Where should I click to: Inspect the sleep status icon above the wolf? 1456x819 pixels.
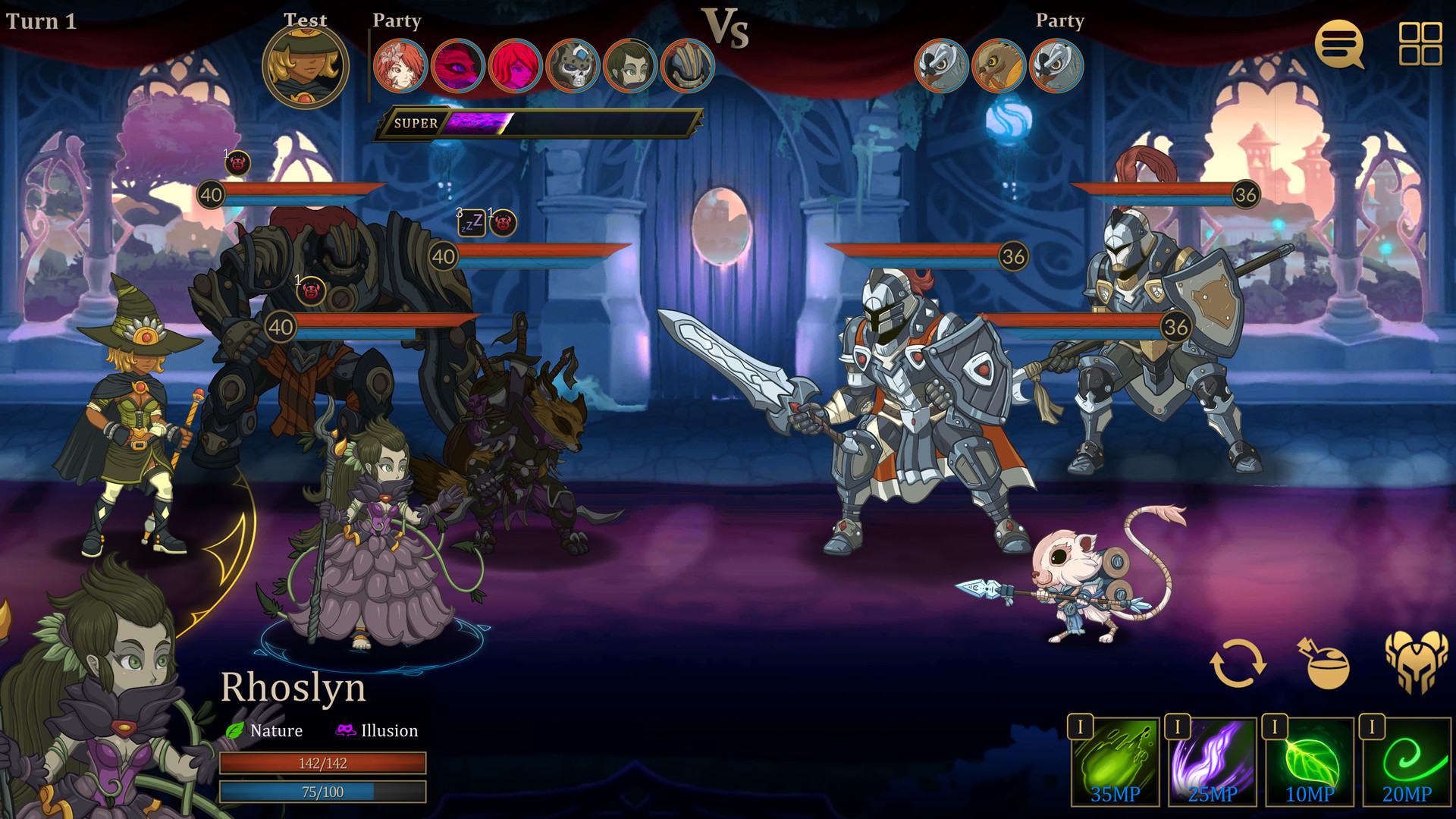[471, 224]
